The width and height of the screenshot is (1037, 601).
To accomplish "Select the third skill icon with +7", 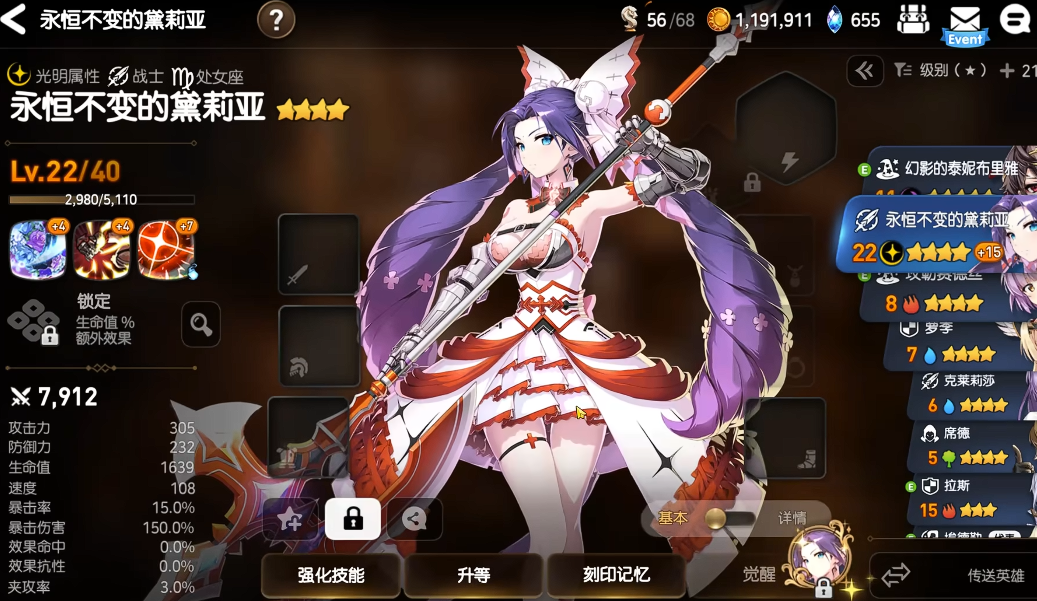I will click(x=166, y=249).
